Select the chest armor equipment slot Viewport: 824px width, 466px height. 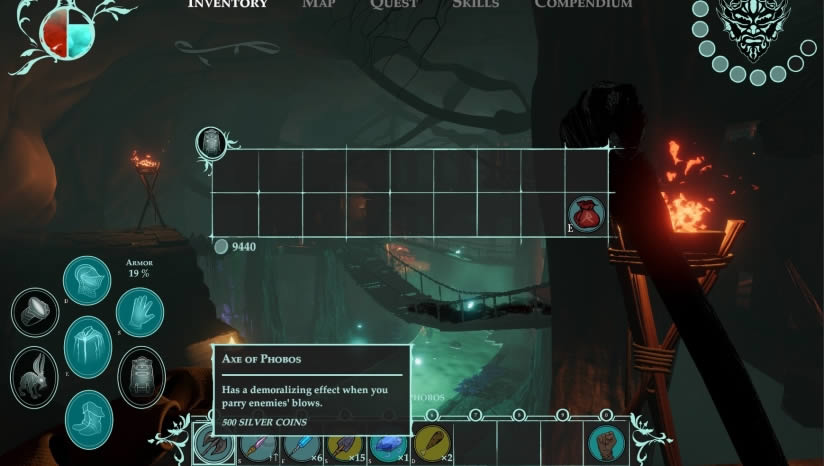(87, 347)
